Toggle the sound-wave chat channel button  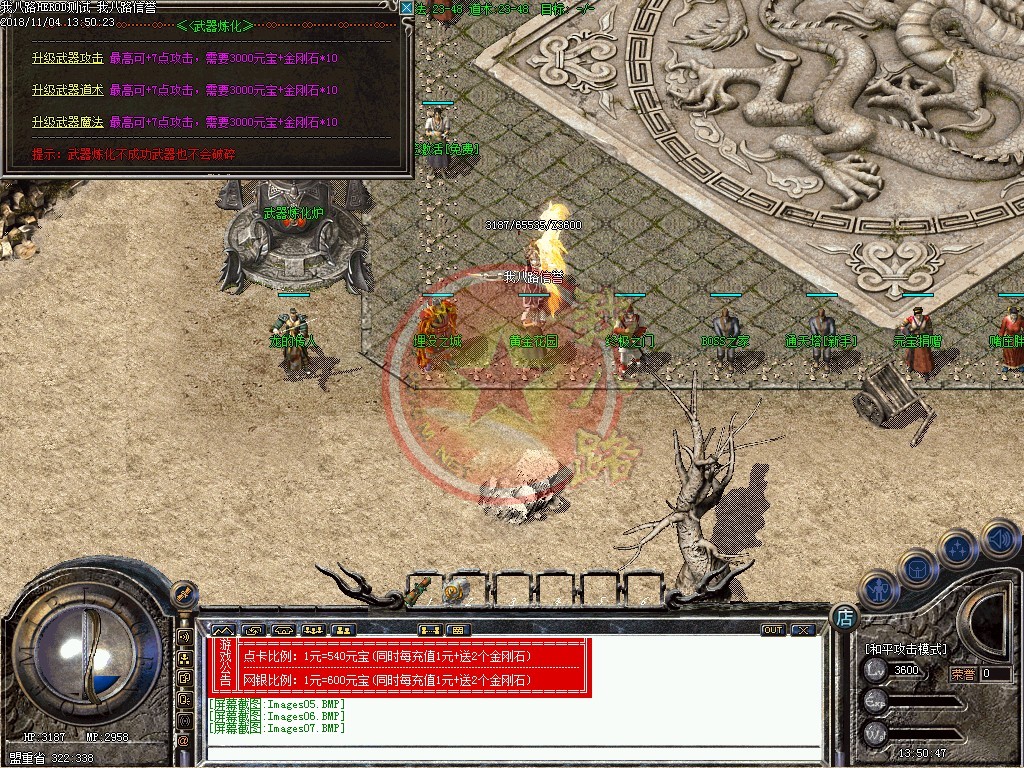tap(185, 636)
